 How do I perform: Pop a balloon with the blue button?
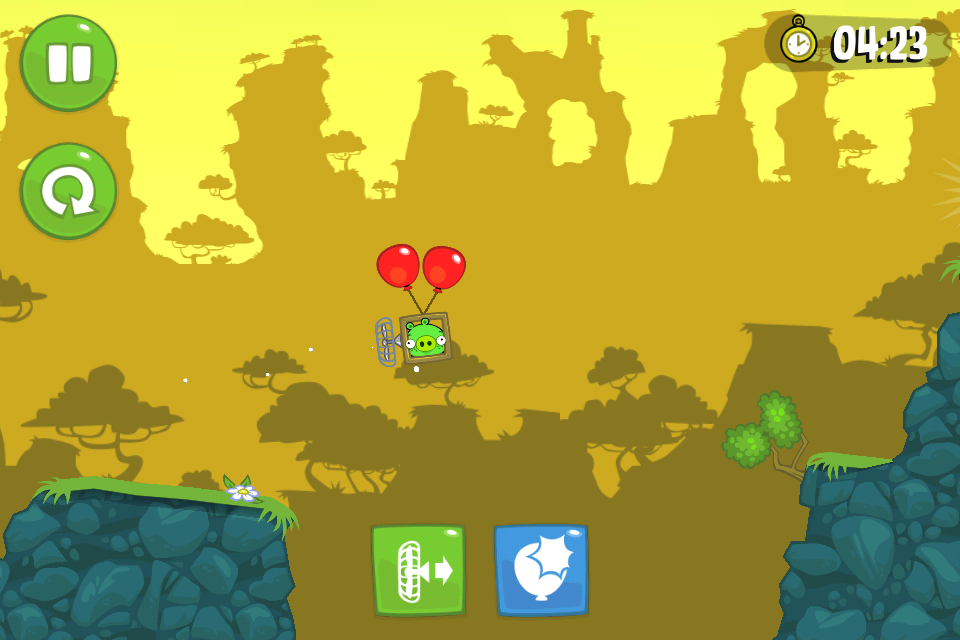point(541,569)
